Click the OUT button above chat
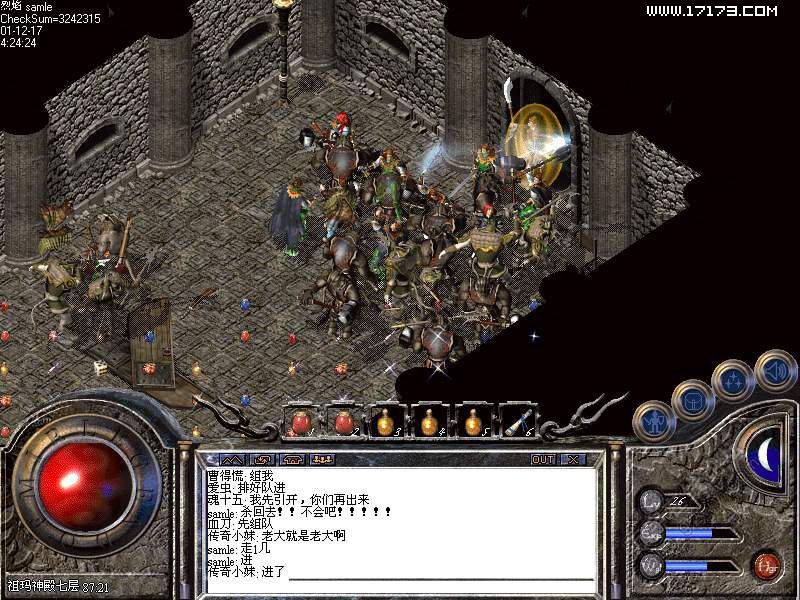The height and width of the screenshot is (600, 800). 542,459
